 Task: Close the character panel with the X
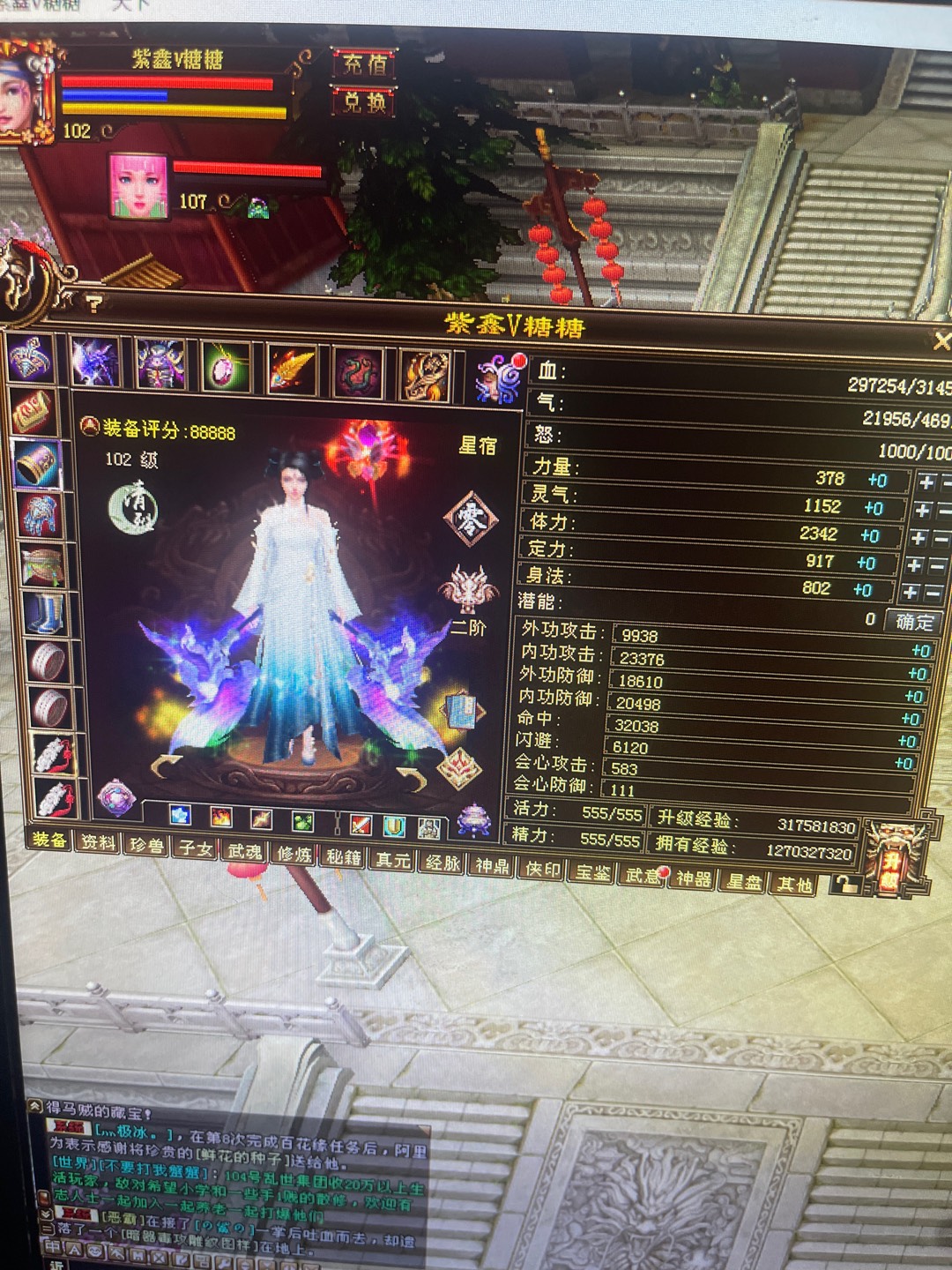941,340
